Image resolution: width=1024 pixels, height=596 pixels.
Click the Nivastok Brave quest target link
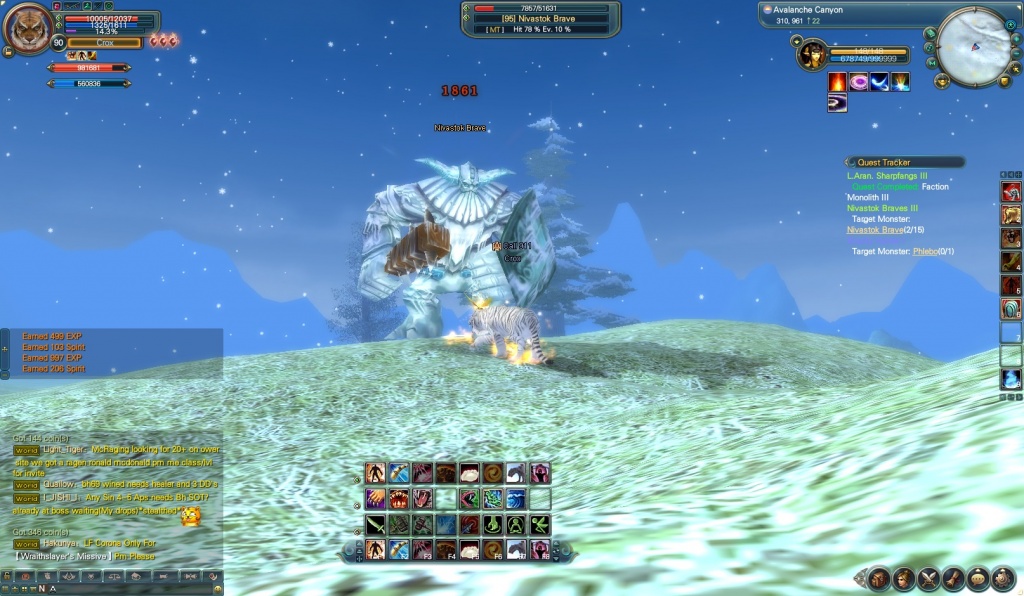(873, 230)
